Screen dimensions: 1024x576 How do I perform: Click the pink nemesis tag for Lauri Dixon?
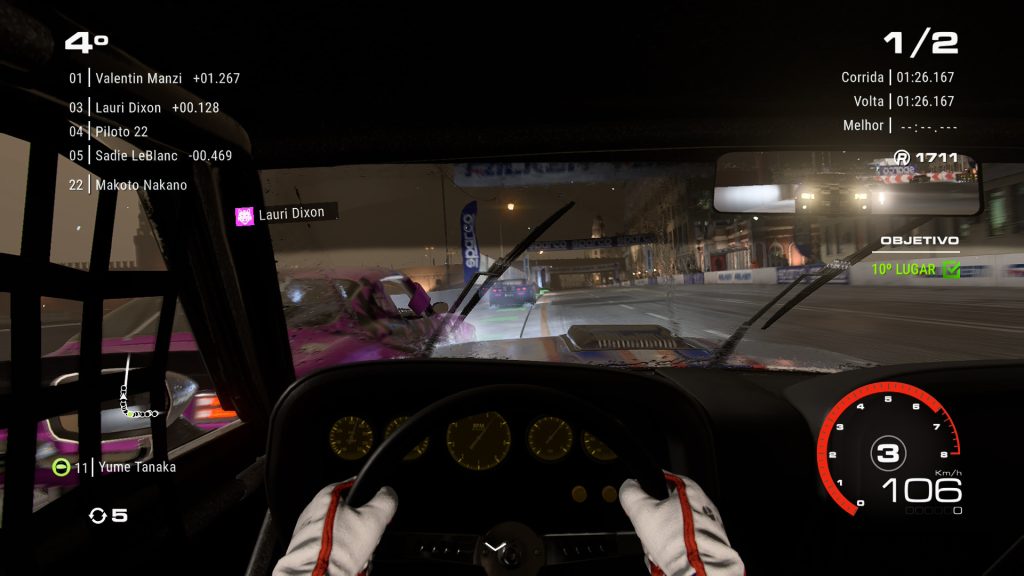[244, 214]
